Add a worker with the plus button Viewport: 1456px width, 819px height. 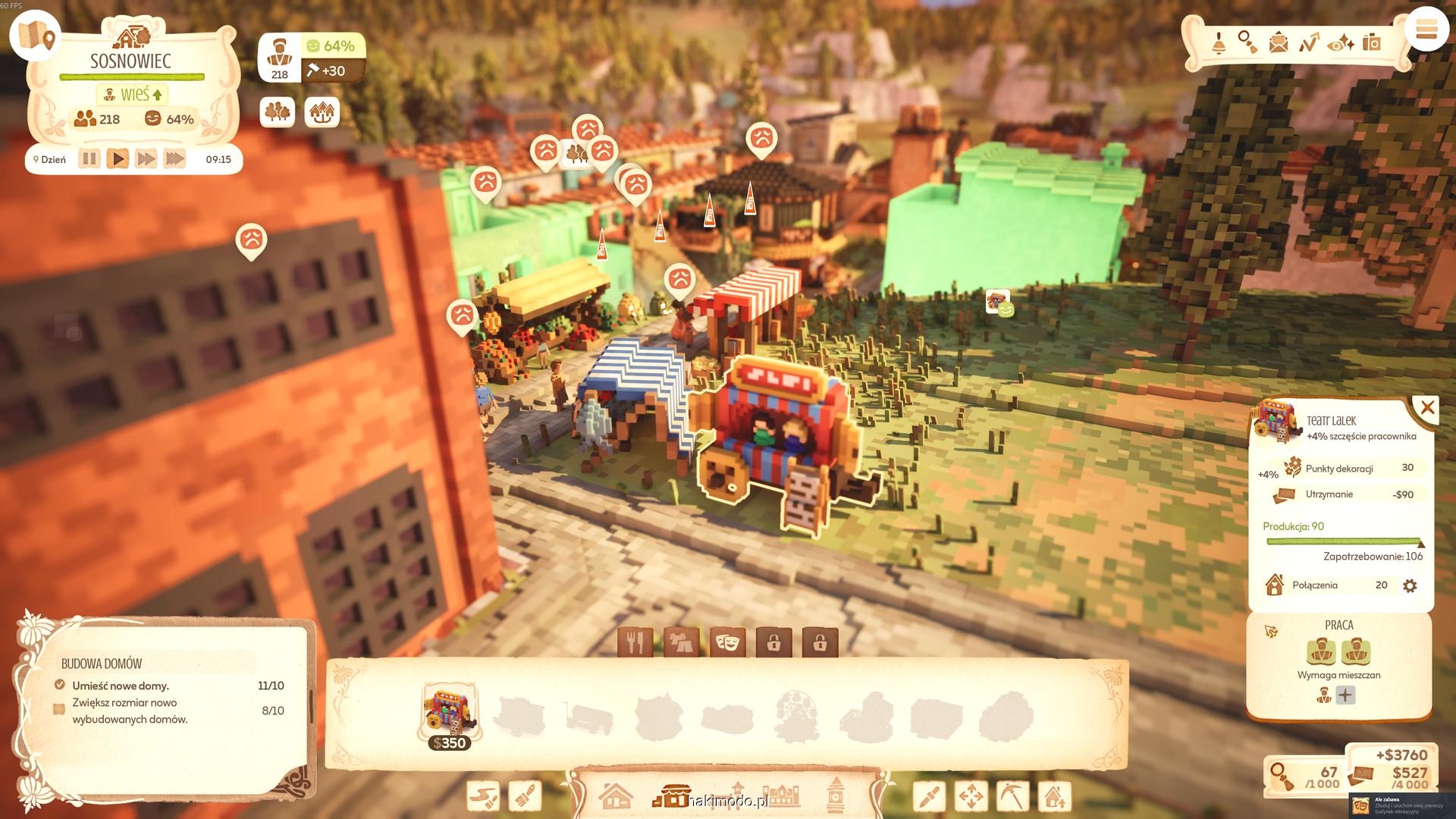1345,695
